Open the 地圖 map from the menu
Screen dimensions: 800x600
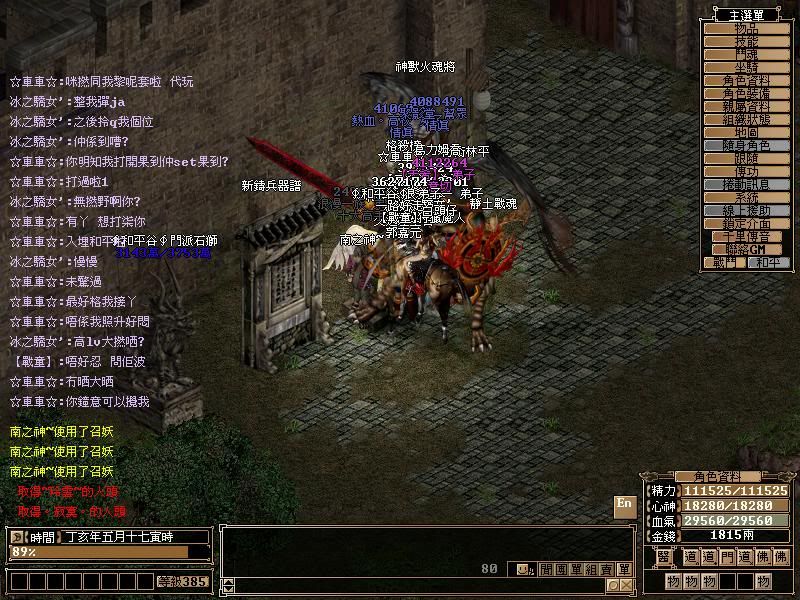coord(746,132)
